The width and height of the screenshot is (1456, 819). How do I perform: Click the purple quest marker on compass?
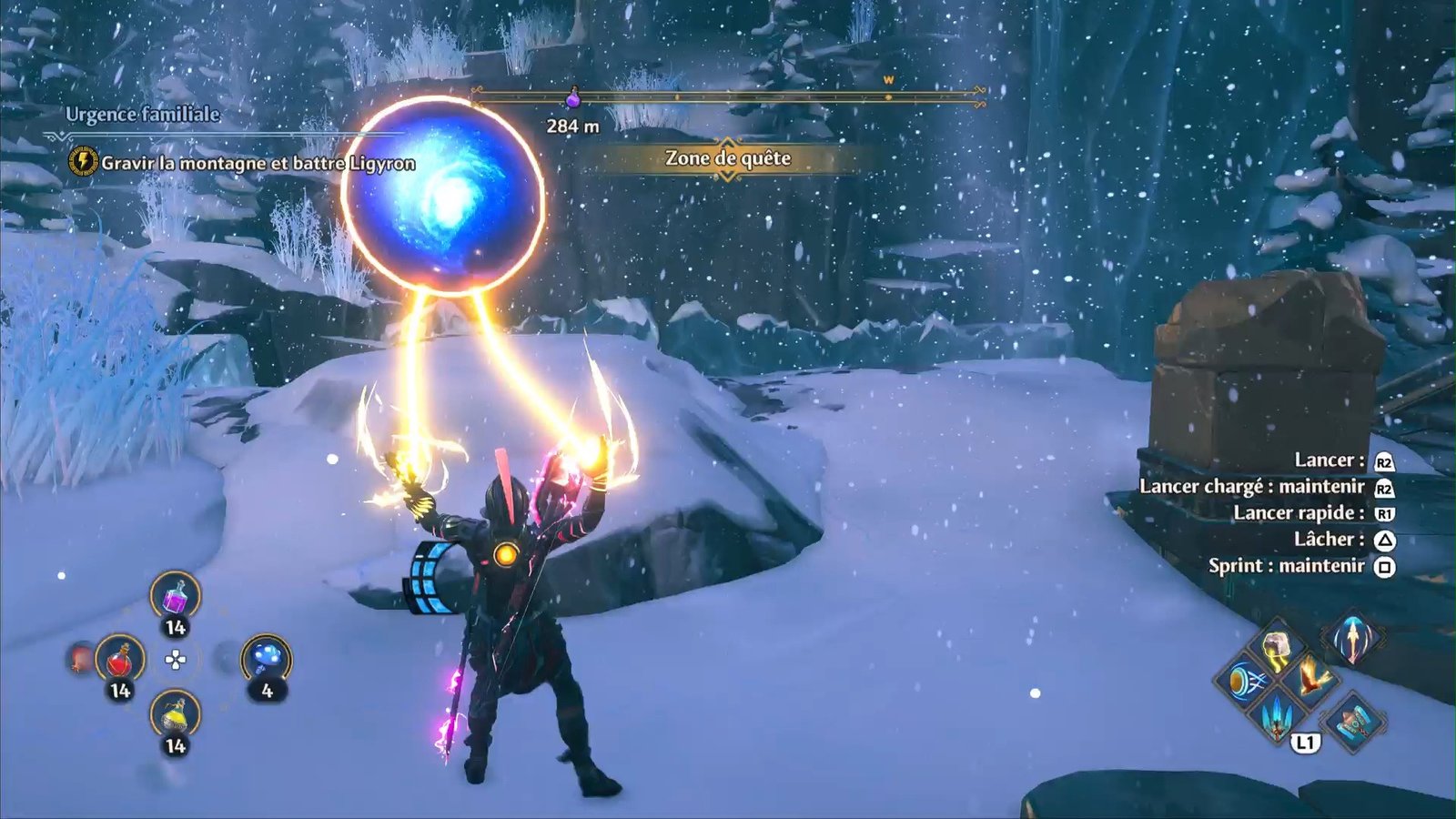[x=573, y=96]
